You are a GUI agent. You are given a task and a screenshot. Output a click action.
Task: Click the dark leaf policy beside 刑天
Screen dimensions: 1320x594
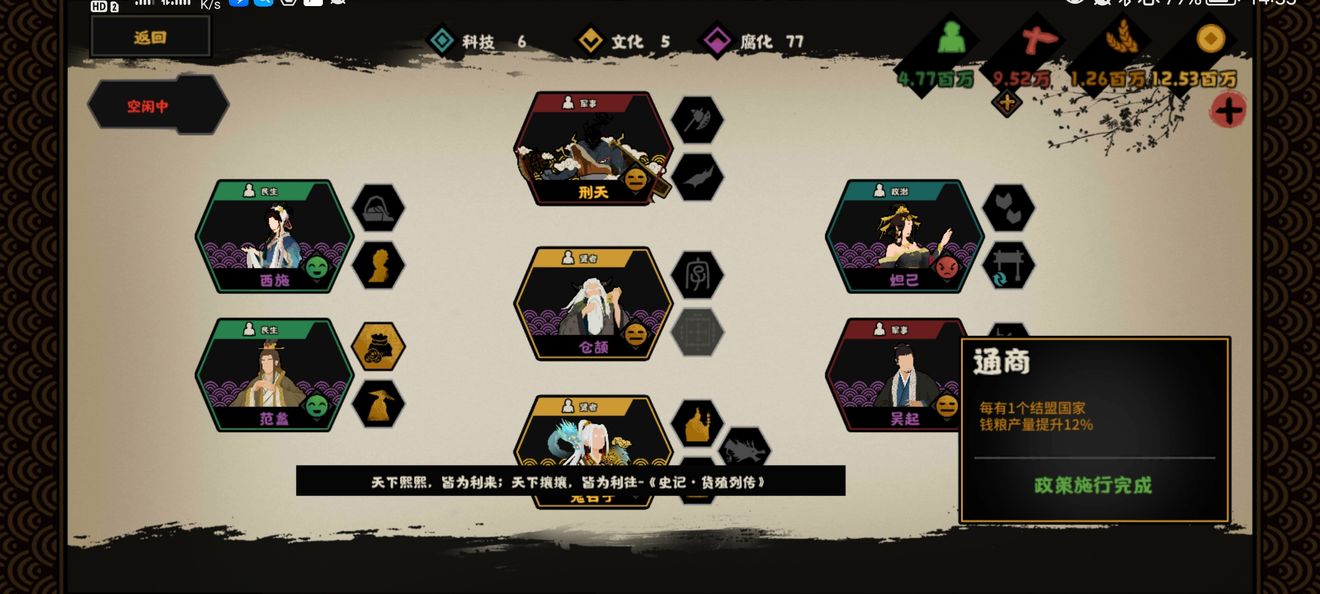tap(697, 177)
